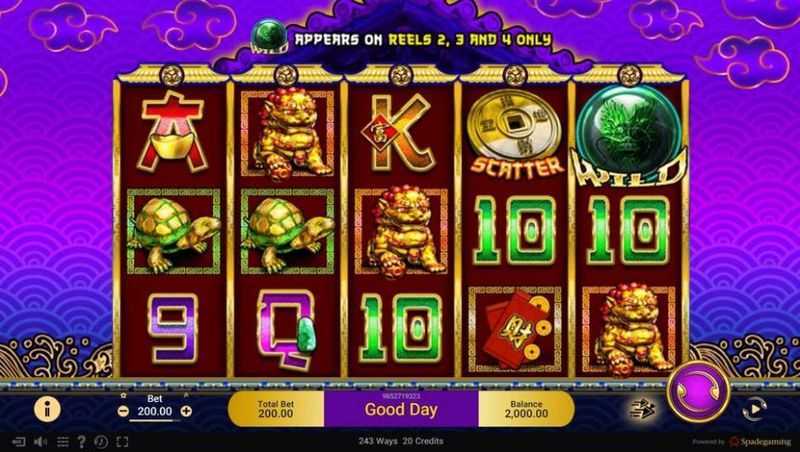Decrease the bet with the minus button
This screenshot has height=452, width=800.
point(123,411)
